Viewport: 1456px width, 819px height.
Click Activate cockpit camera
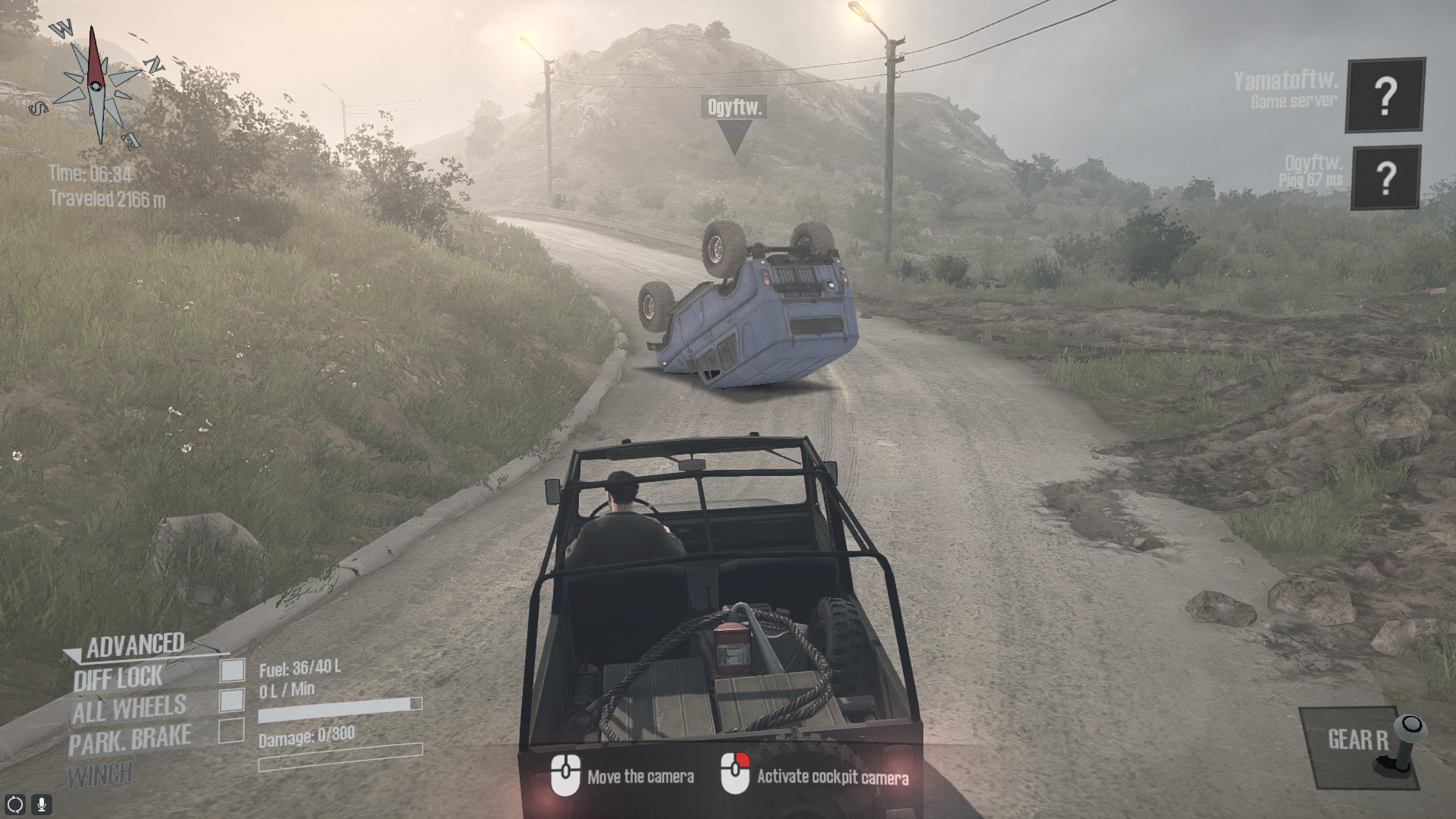(x=832, y=777)
